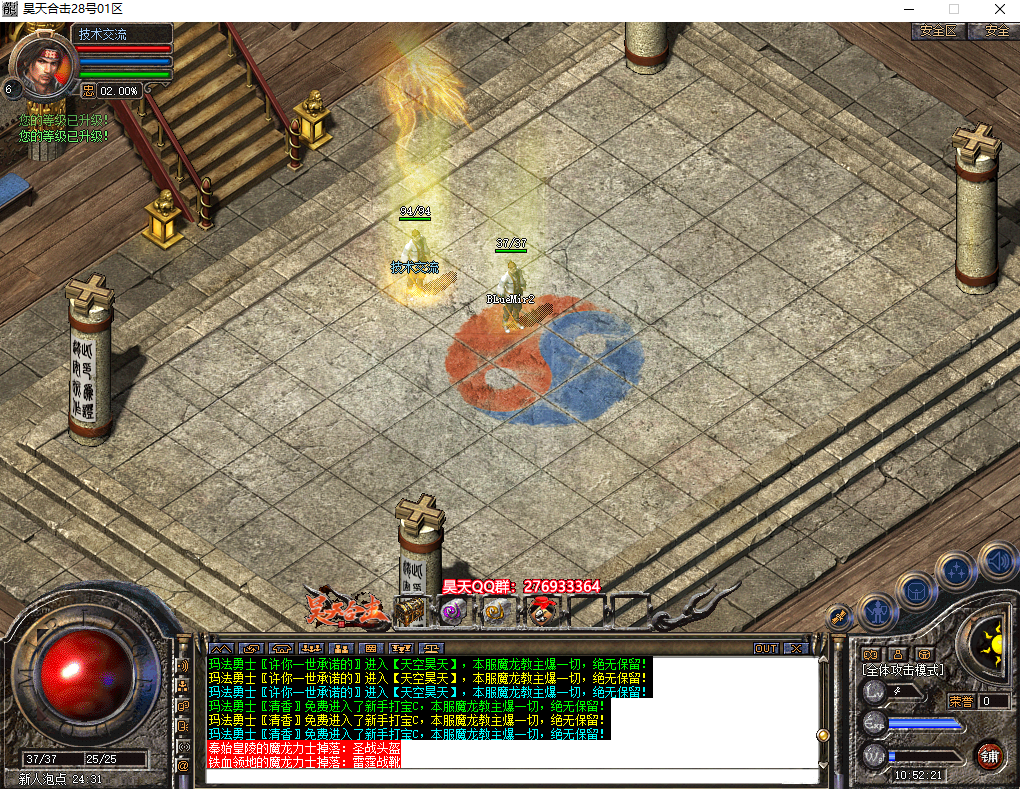1020x789 pixels.
Task: Click the OUT button on chat bar
Action: coord(766,648)
